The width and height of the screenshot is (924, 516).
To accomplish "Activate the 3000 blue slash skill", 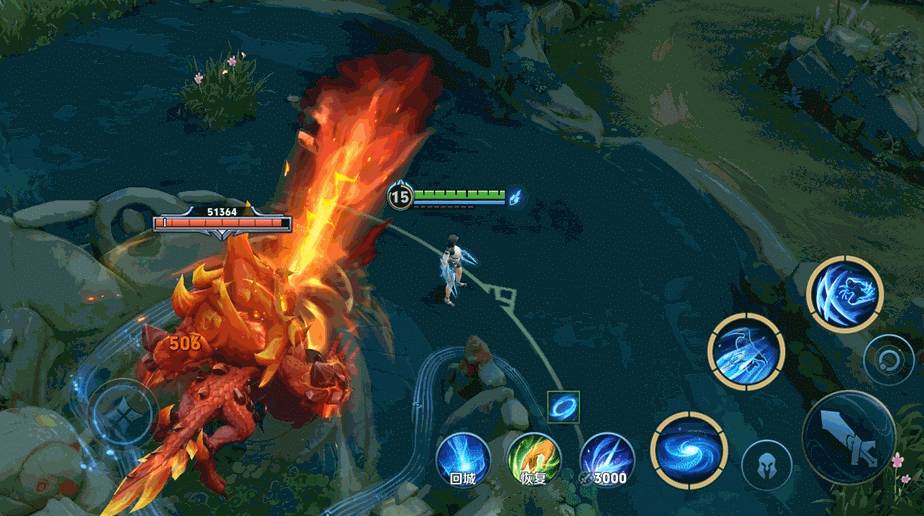I will (x=607, y=459).
